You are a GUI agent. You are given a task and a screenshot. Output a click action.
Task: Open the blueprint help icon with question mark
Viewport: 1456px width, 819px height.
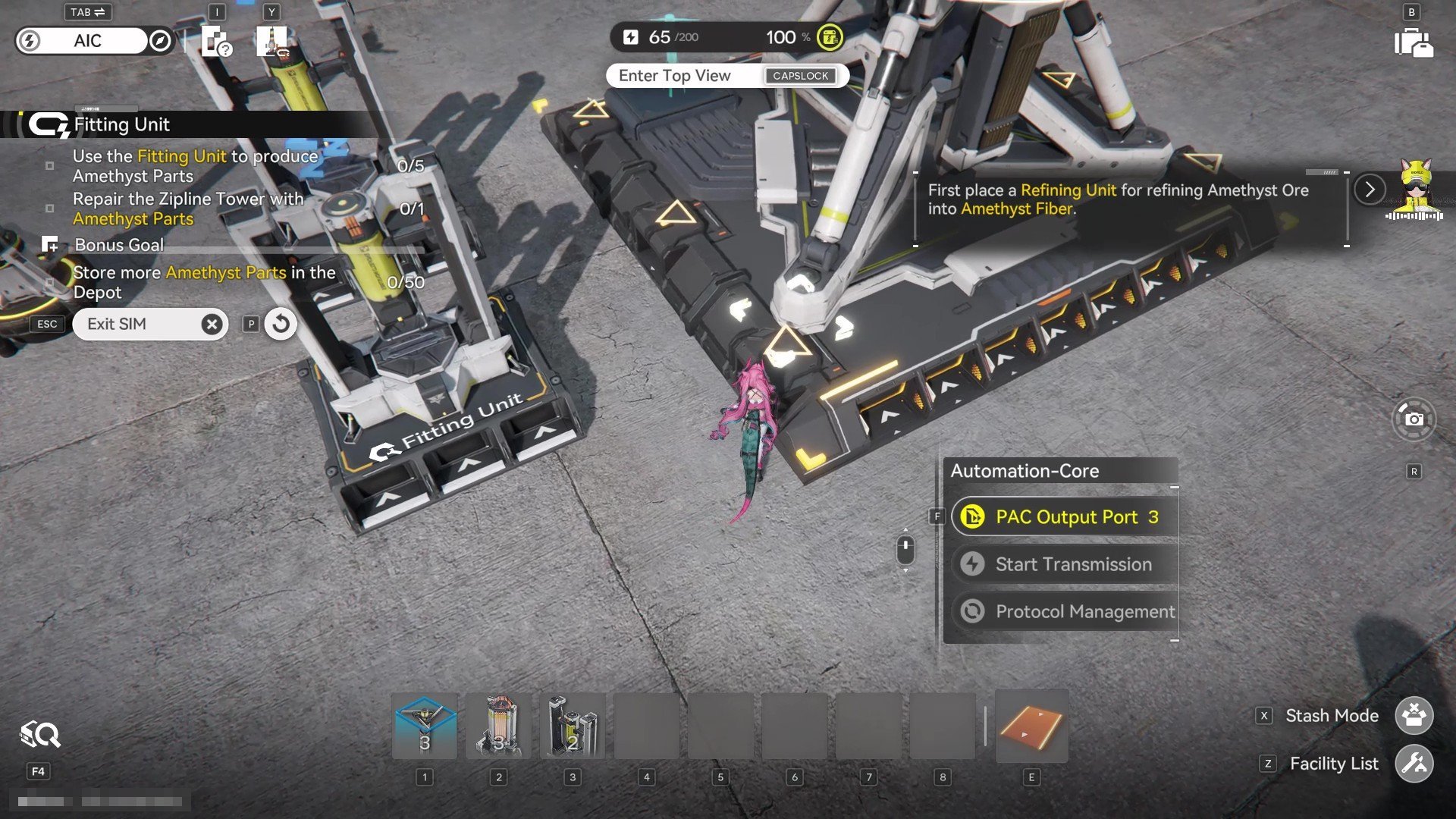coord(216,42)
